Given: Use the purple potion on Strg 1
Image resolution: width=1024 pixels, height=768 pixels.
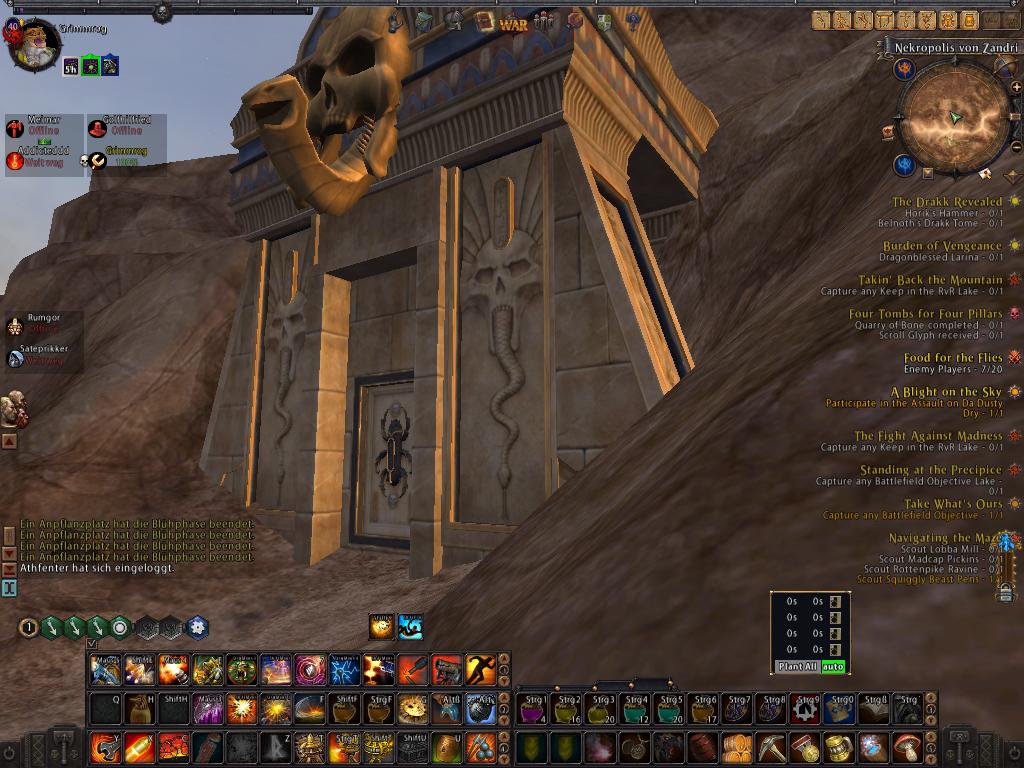Looking at the screenshot, I should pos(532,709).
